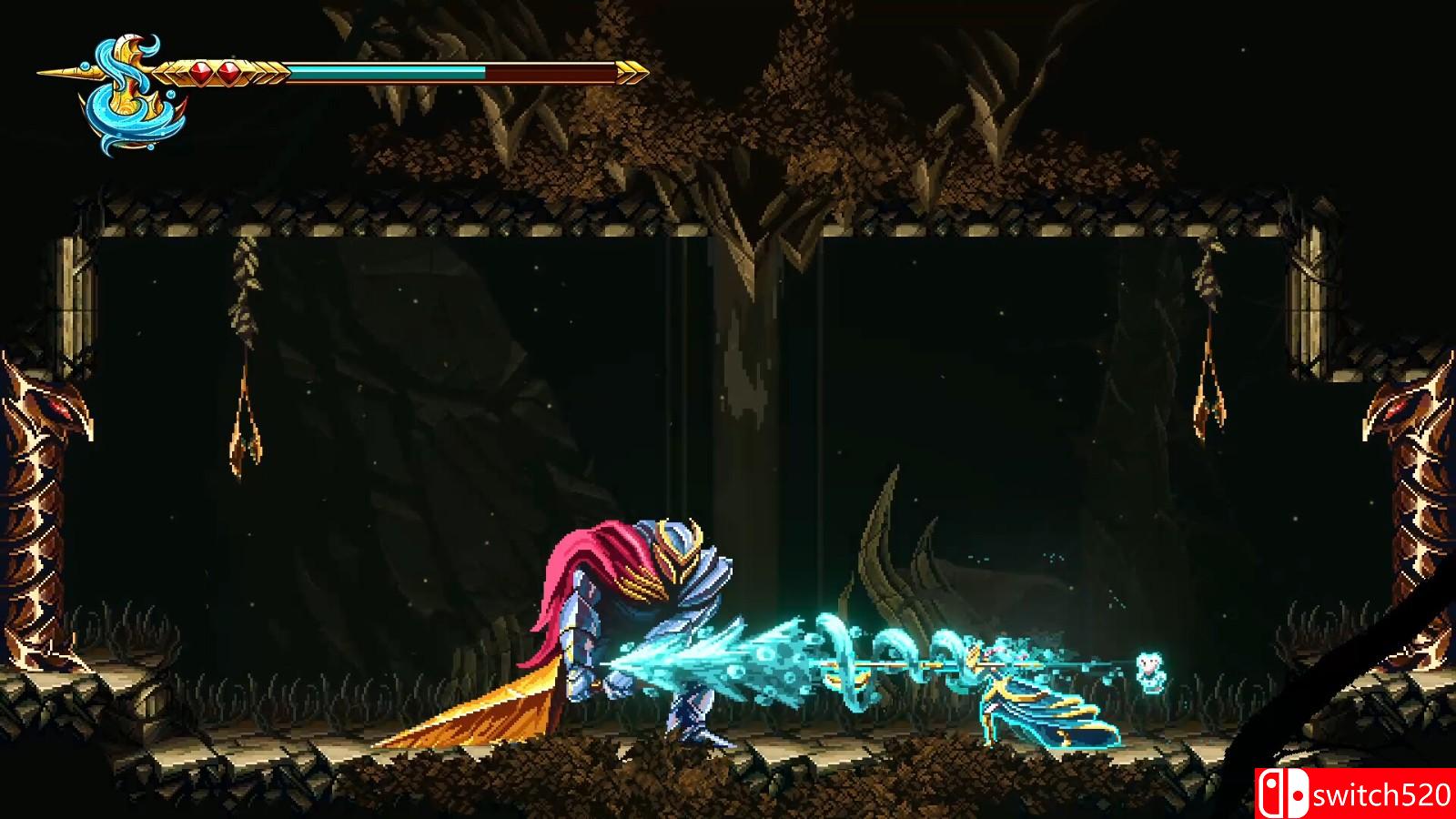Image resolution: width=1456 pixels, height=819 pixels.
Task: Click the Nintendo Switch logo in the watermark
Action: (1282, 790)
